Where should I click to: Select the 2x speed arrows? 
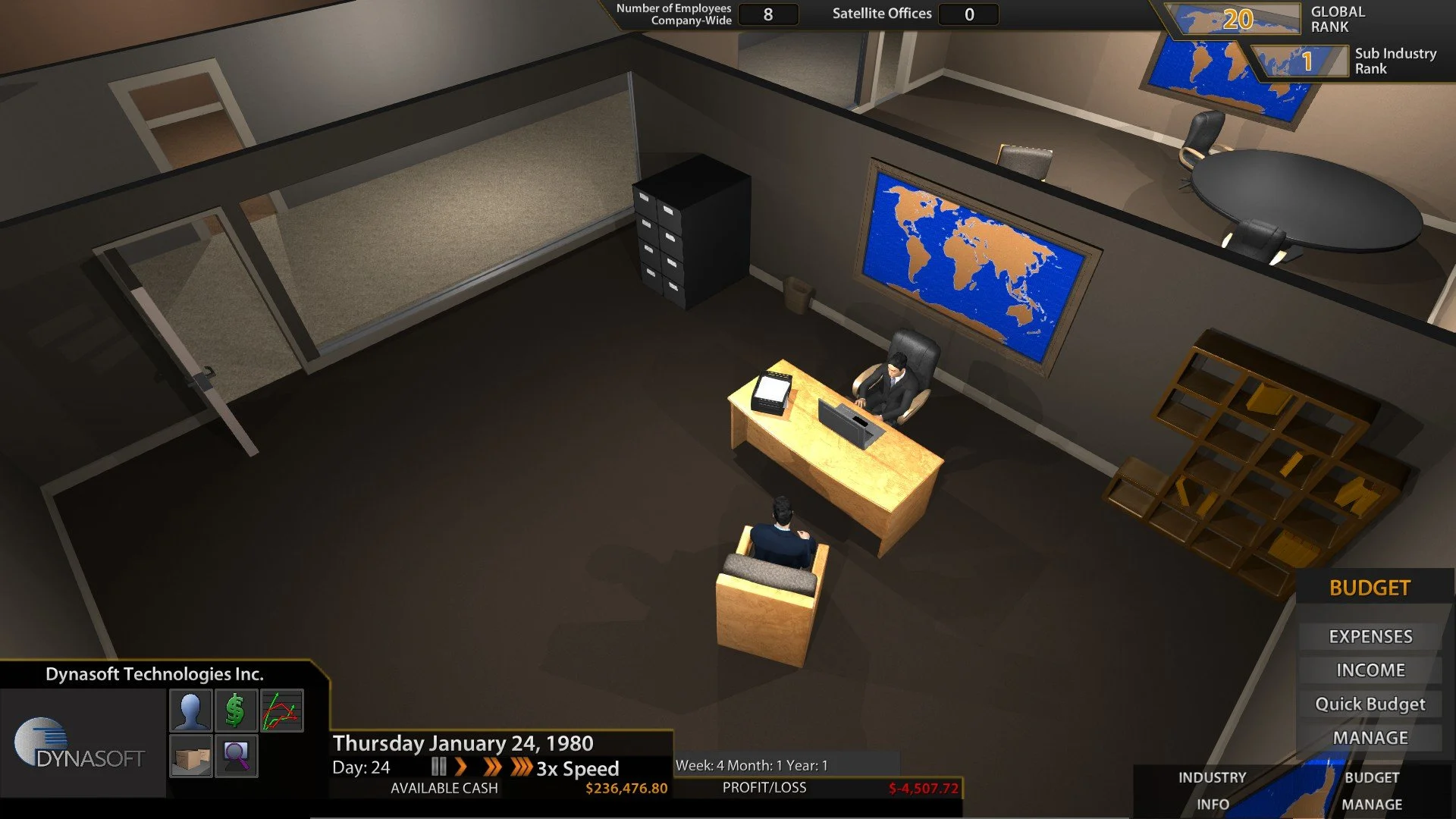(493, 767)
